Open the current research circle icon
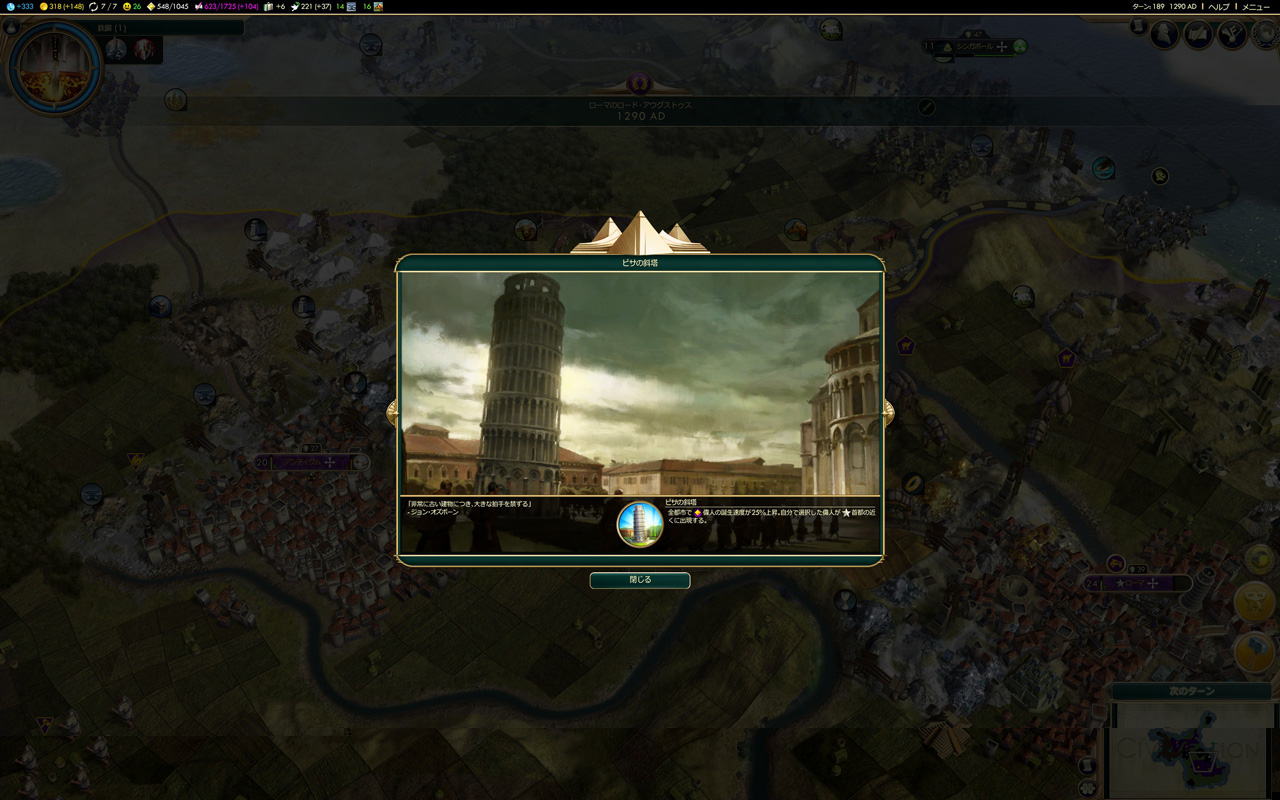Screen dimensions: 1280x800 [54, 68]
